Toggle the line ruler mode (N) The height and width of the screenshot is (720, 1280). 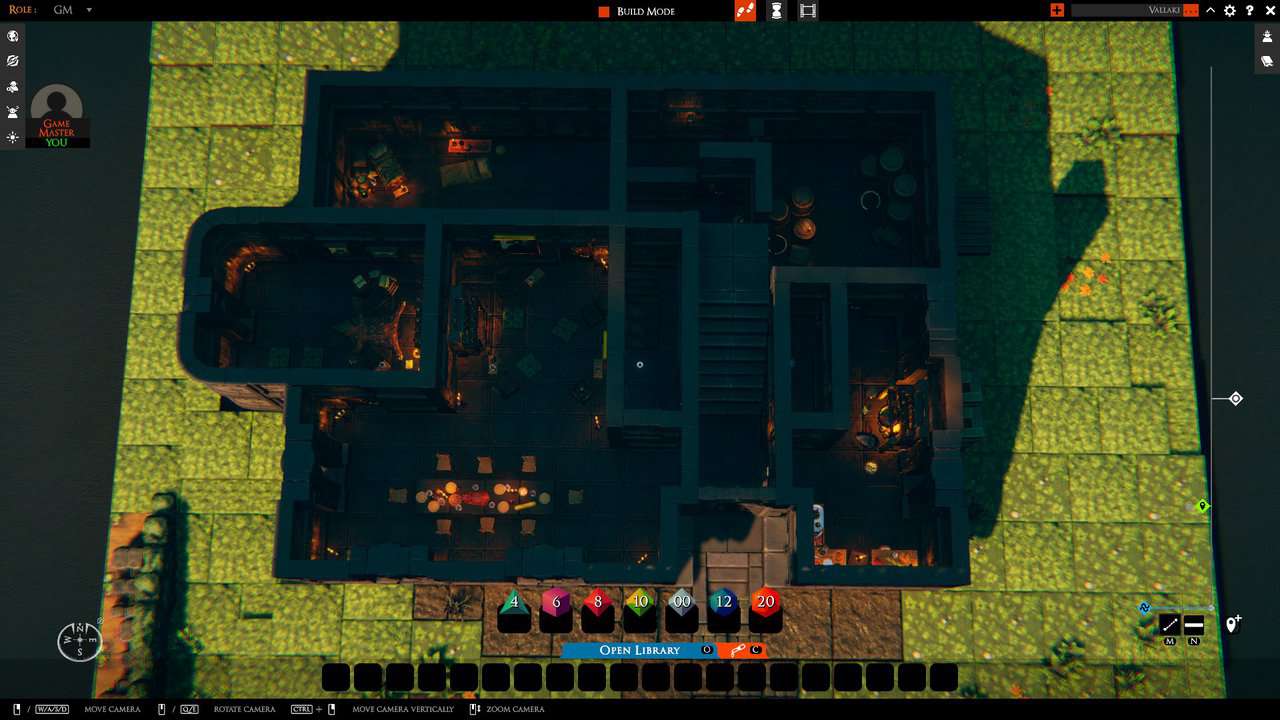(x=1193, y=626)
